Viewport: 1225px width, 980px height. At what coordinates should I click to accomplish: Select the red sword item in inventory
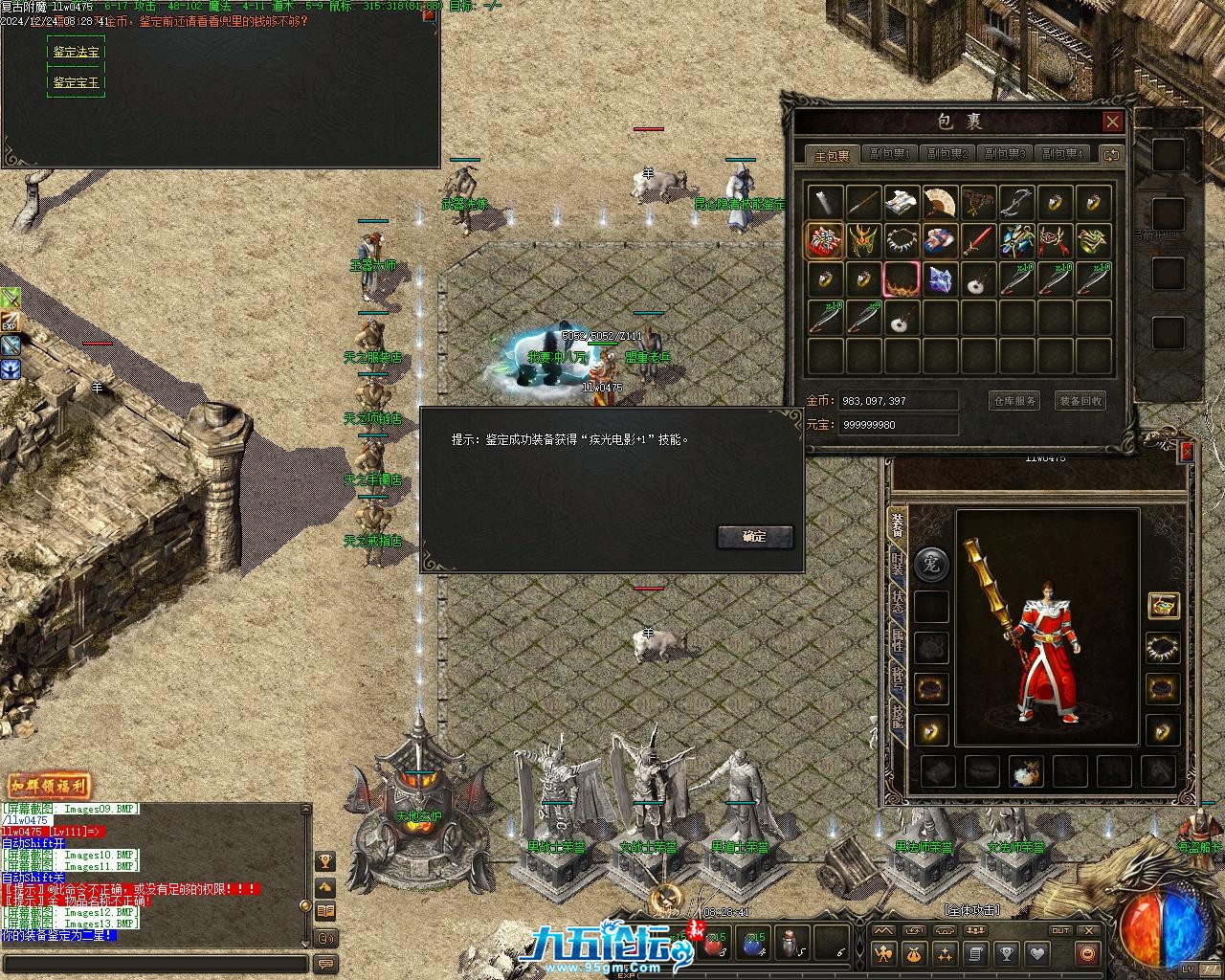978,240
